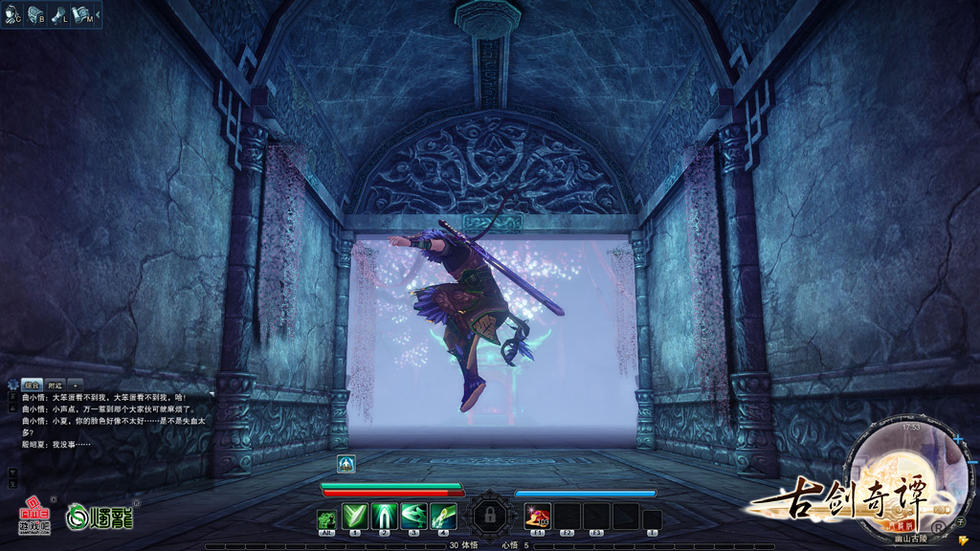Use the green blade thrust skill in slot 4
This screenshot has width=980, height=551.
point(443,516)
